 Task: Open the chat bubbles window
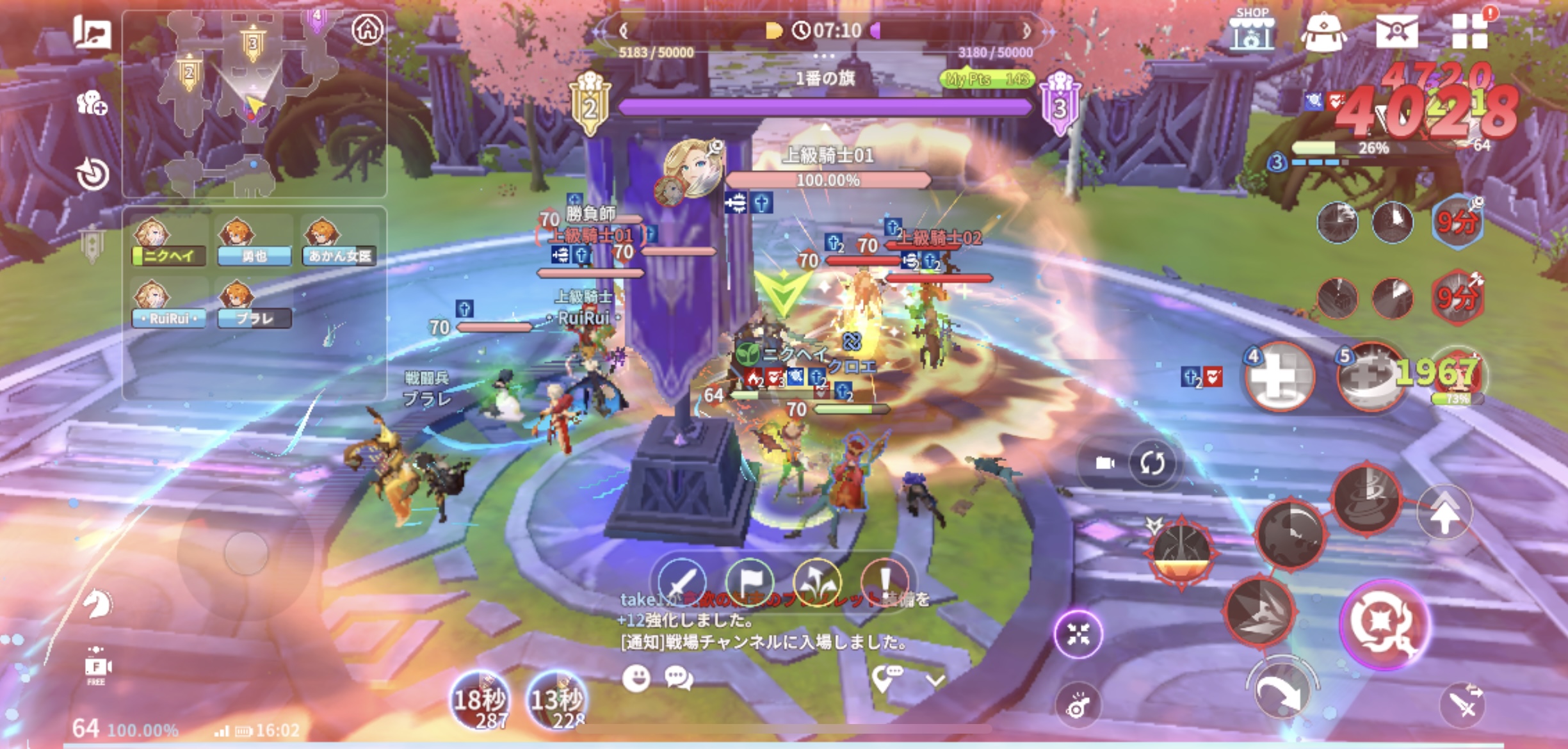point(679,678)
